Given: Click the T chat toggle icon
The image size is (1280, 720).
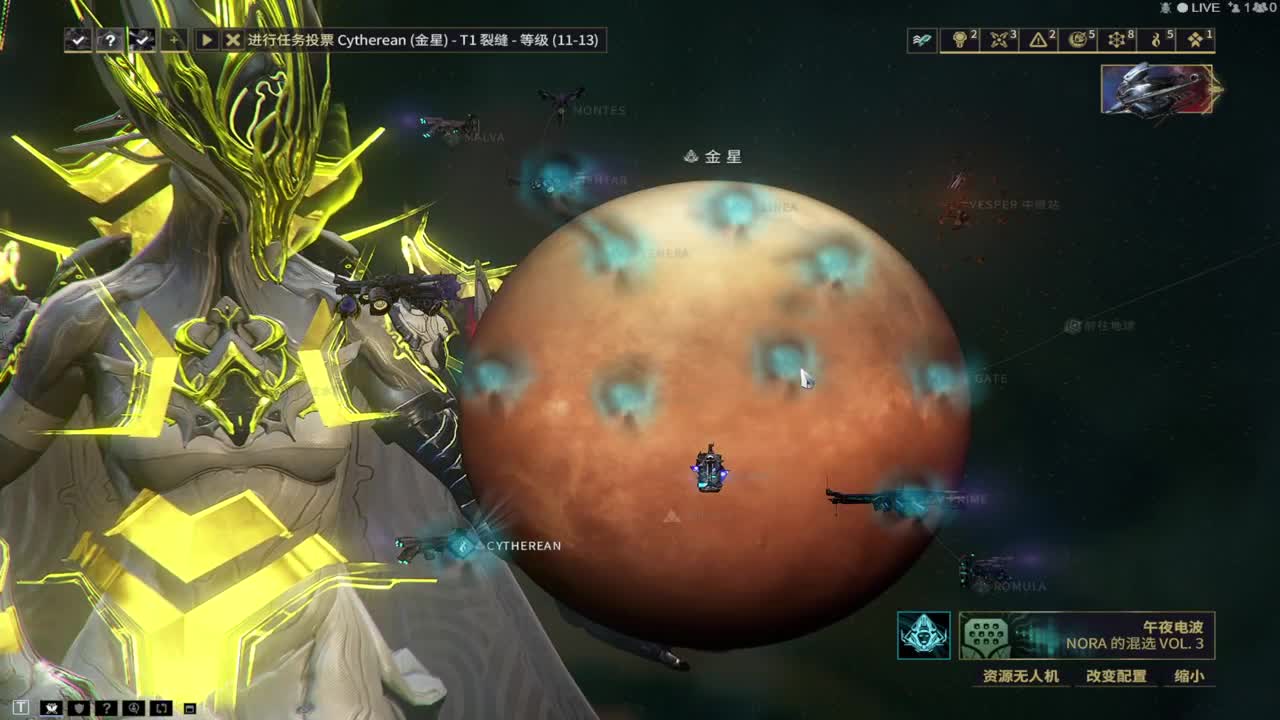Looking at the screenshot, I should pos(21,708).
